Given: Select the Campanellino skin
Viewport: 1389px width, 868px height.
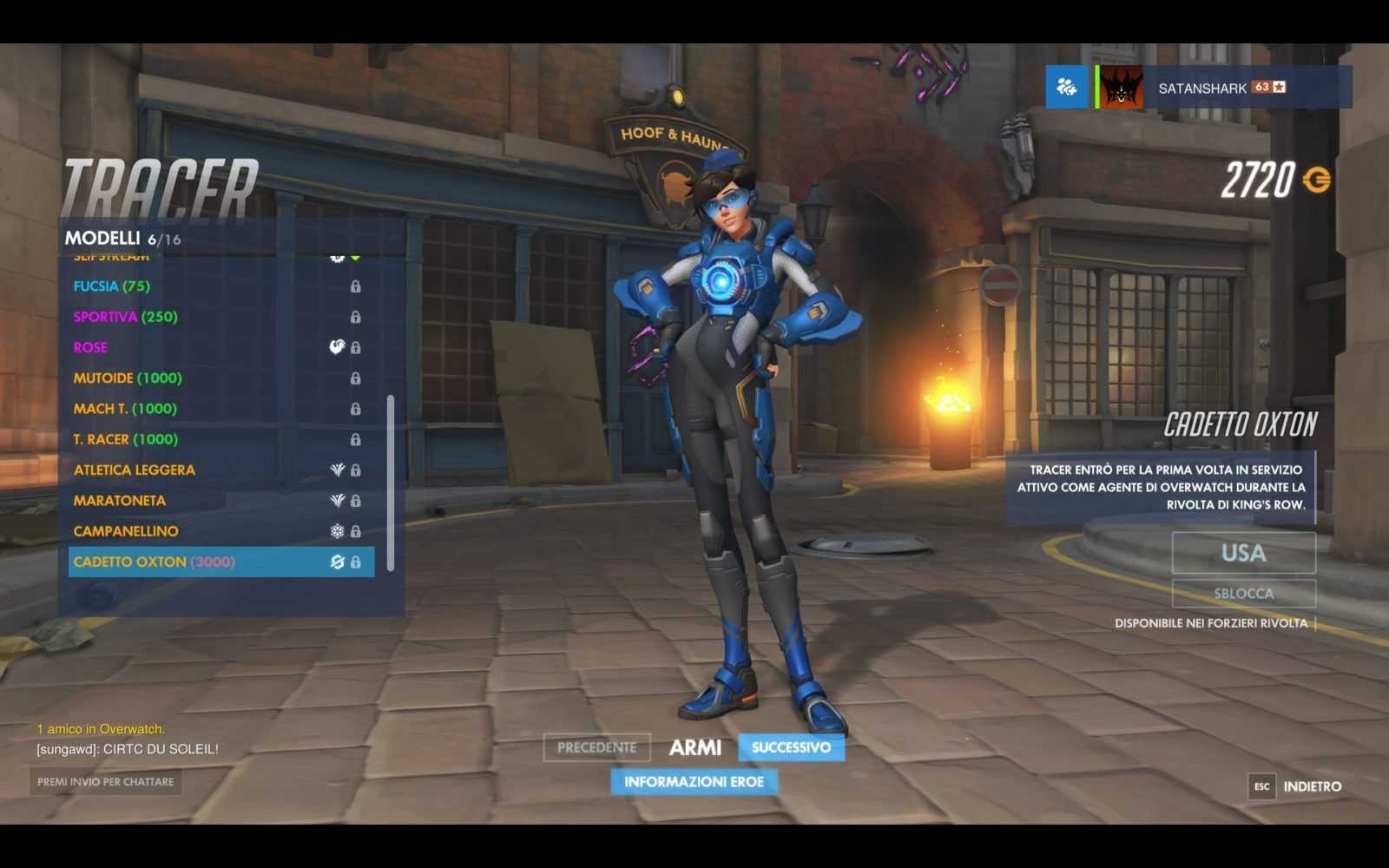Looking at the screenshot, I should click(126, 531).
